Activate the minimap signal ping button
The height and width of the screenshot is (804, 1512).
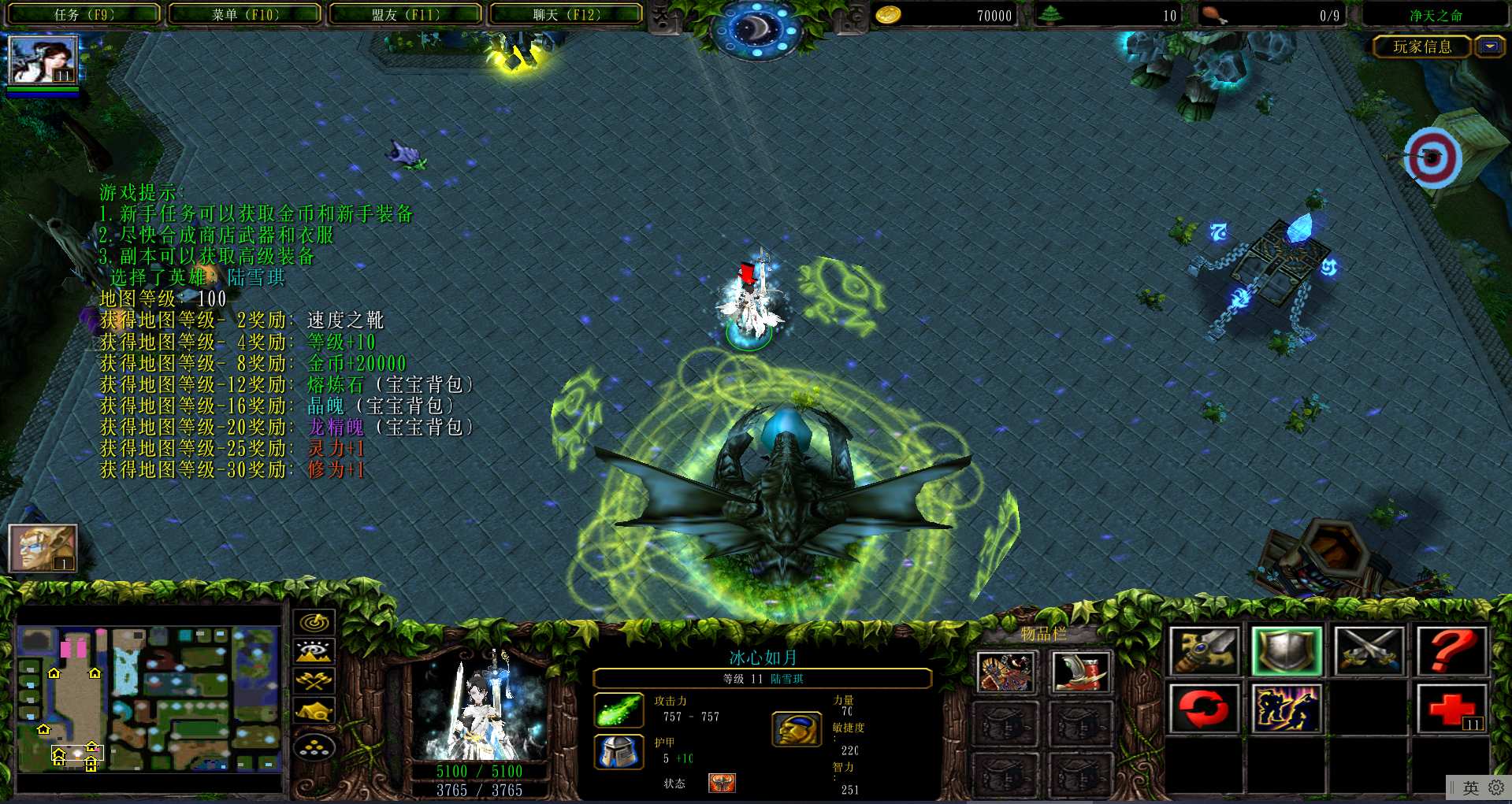click(x=314, y=622)
